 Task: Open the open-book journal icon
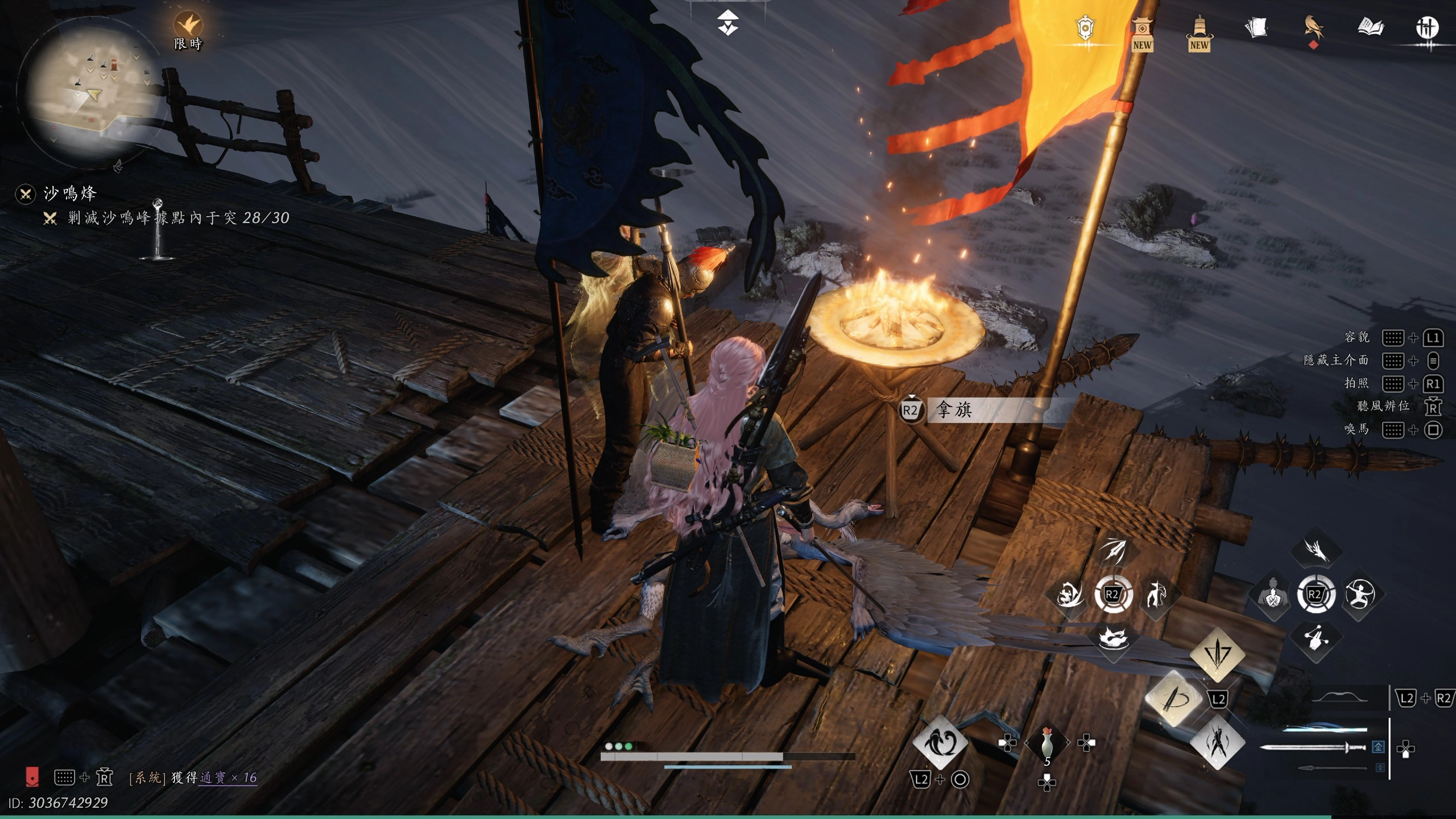click(x=1370, y=27)
